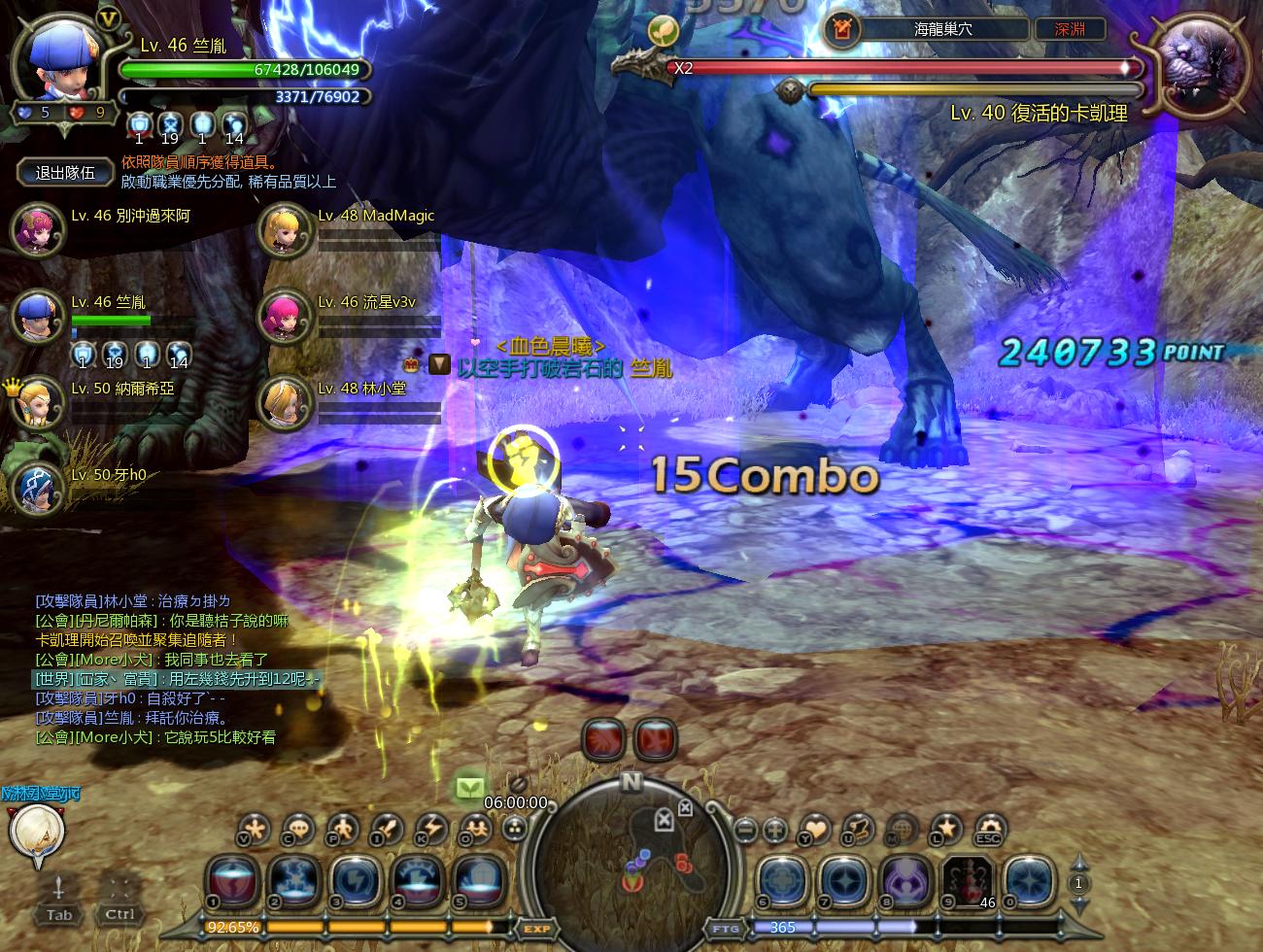Zoom out the minimap with minus button
Viewport: 1263px width, 952px height.
coord(746,831)
